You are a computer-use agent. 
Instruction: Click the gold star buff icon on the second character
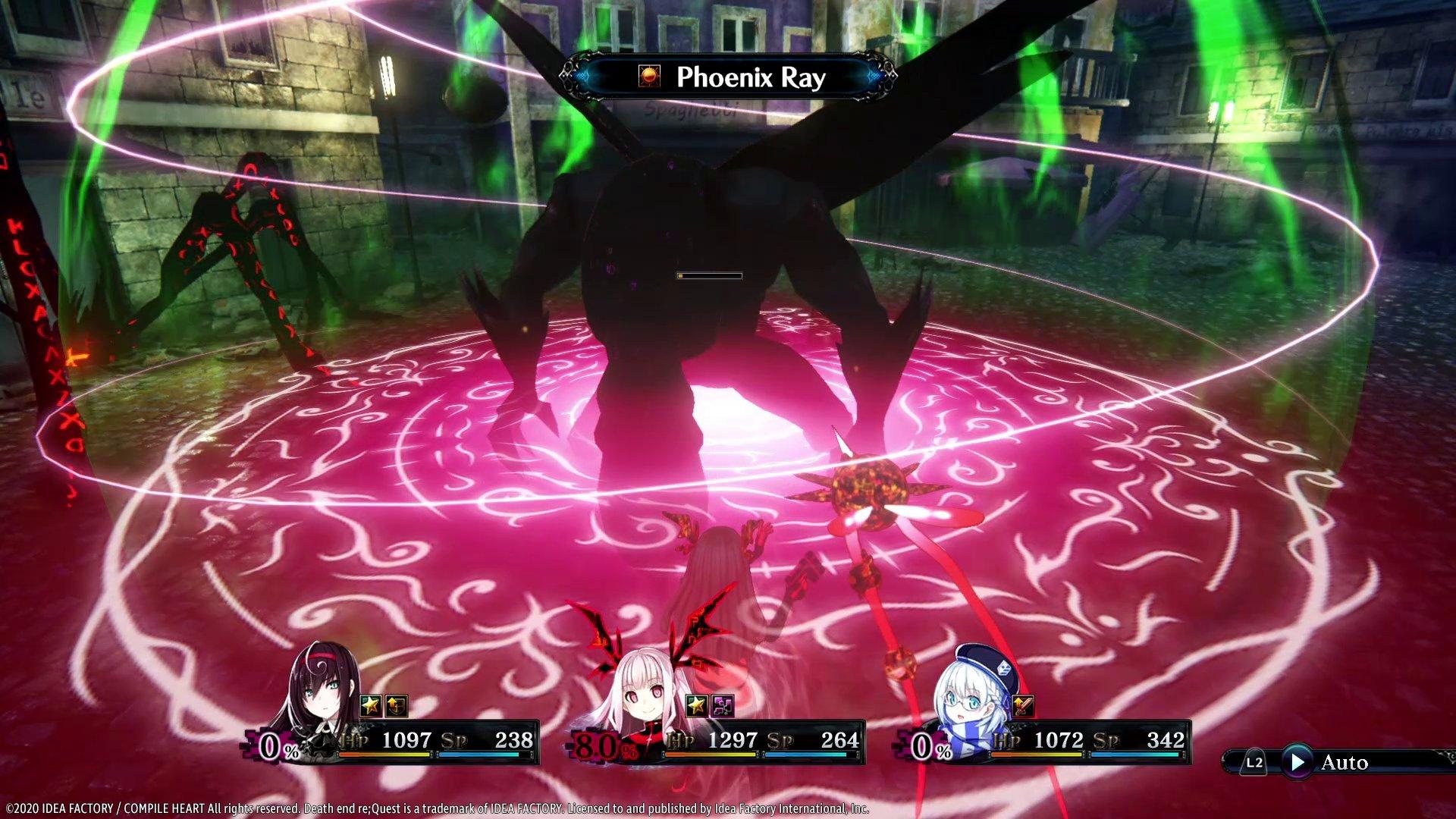tap(695, 705)
